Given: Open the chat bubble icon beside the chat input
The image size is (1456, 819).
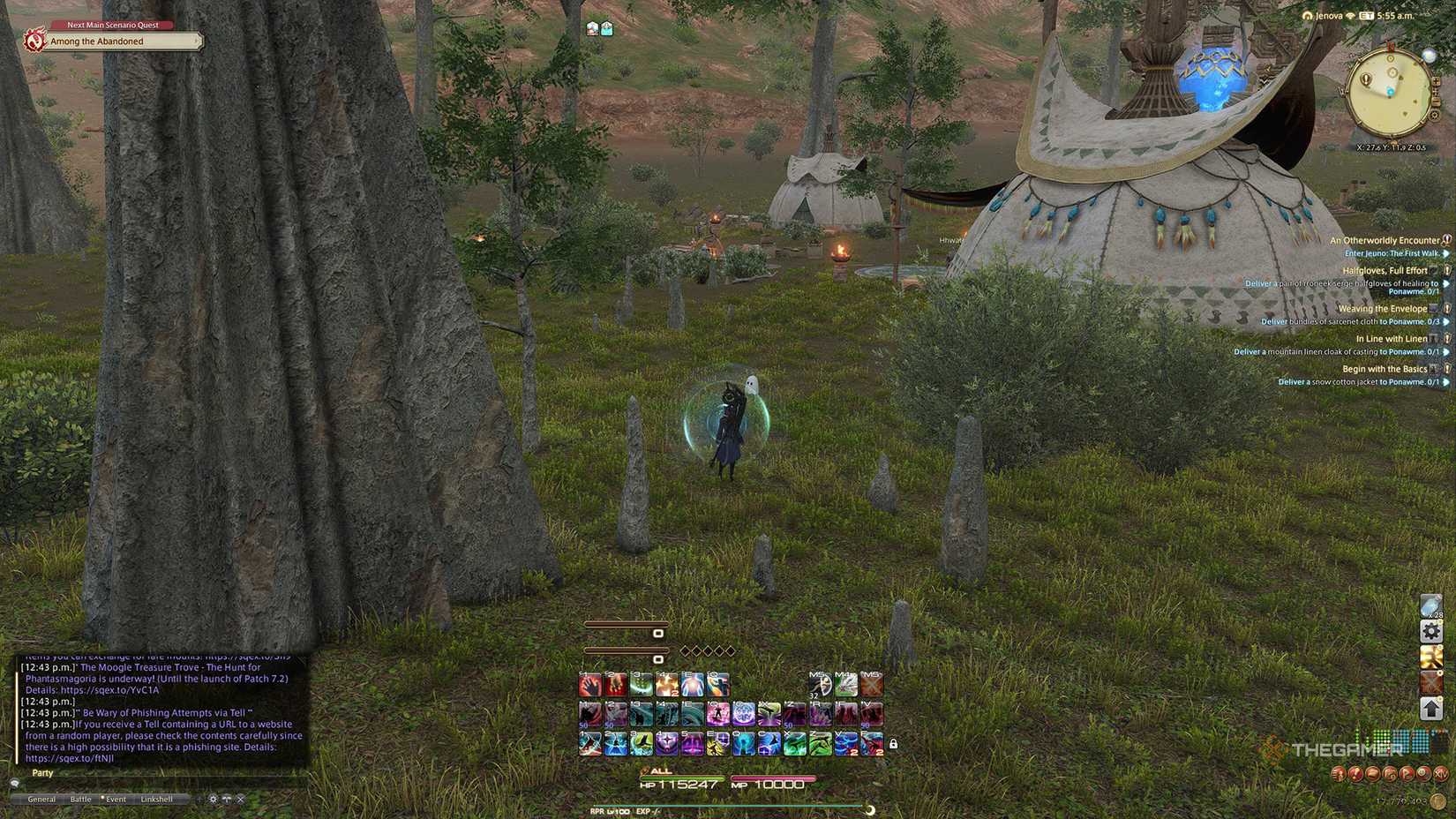Looking at the screenshot, I should [x=14, y=783].
